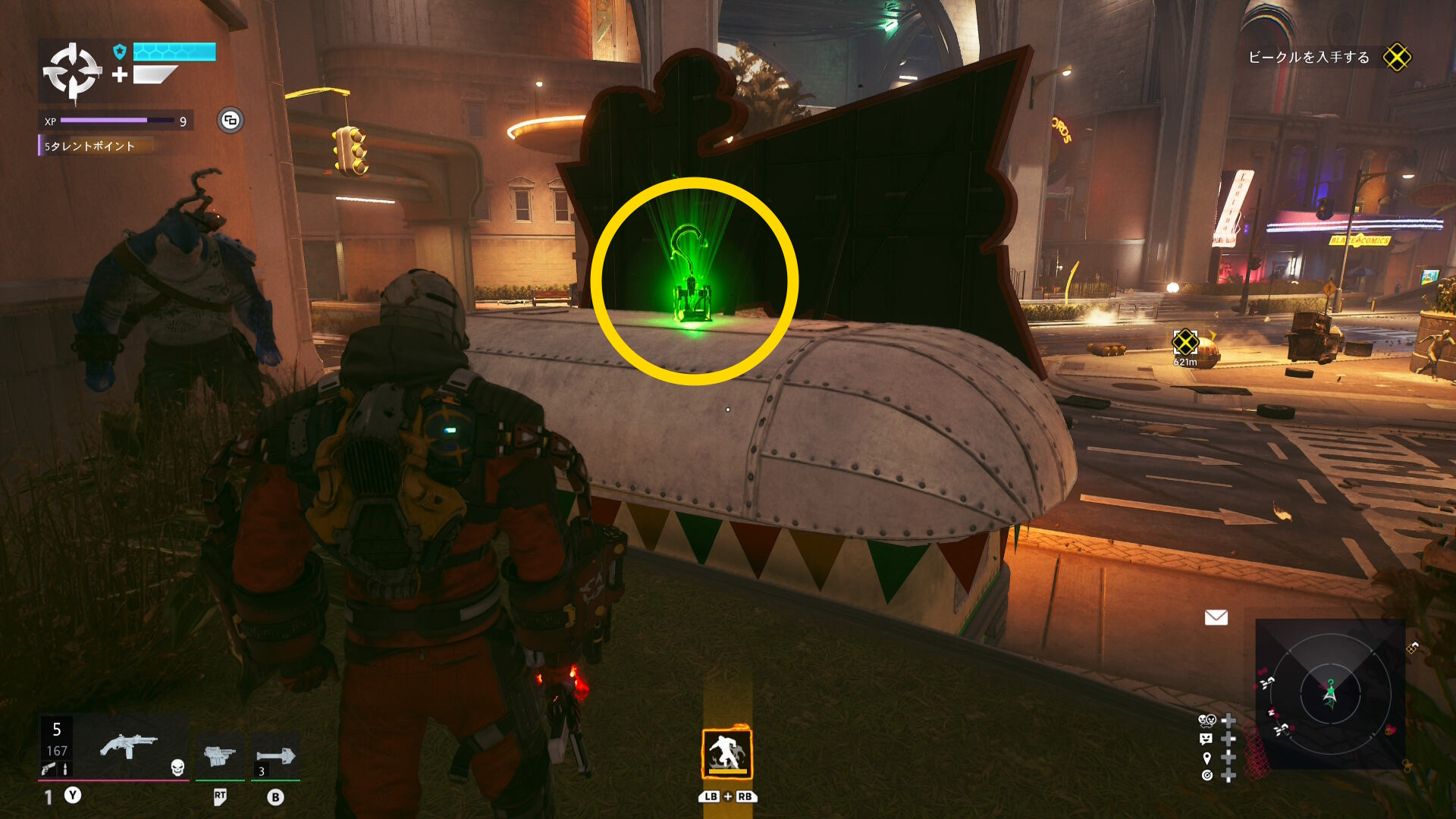1456x819 pixels.
Task: Choose the secondary heavy weapon slot
Action: pyautogui.click(x=219, y=755)
